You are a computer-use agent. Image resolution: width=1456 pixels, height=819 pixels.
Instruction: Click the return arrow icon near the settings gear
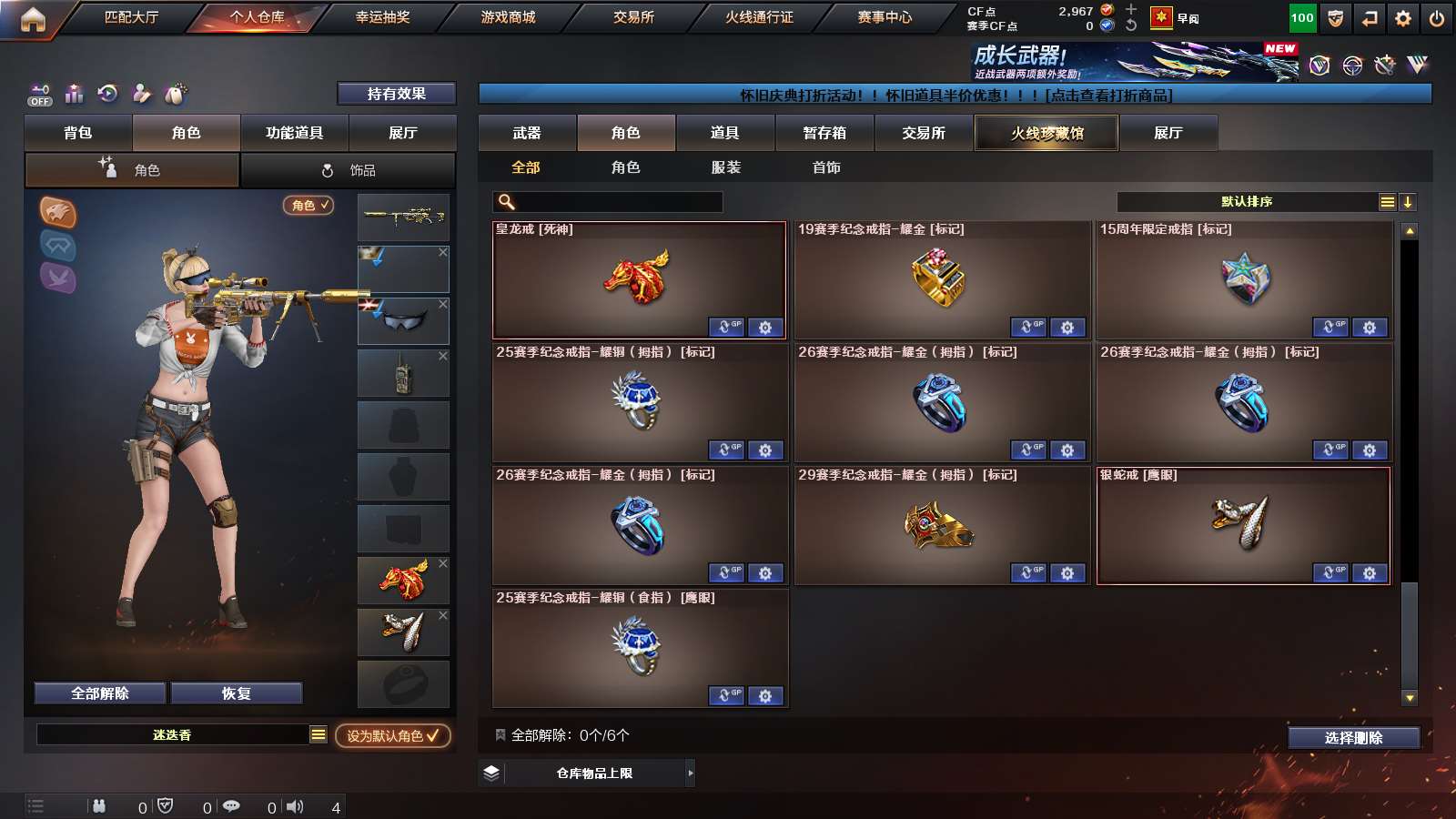tap(1370, 16)
